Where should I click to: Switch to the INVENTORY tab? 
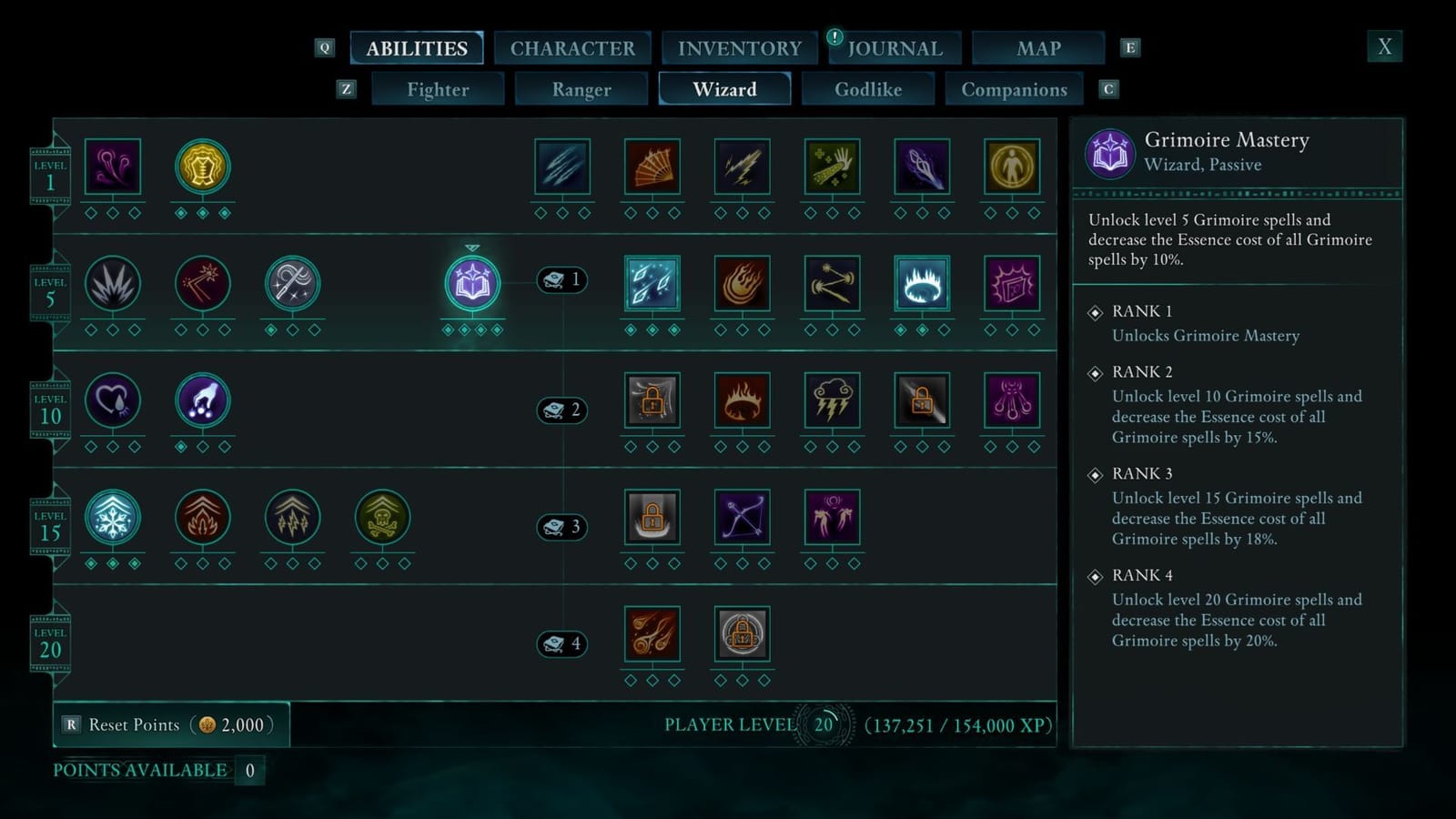coord(739,47)
